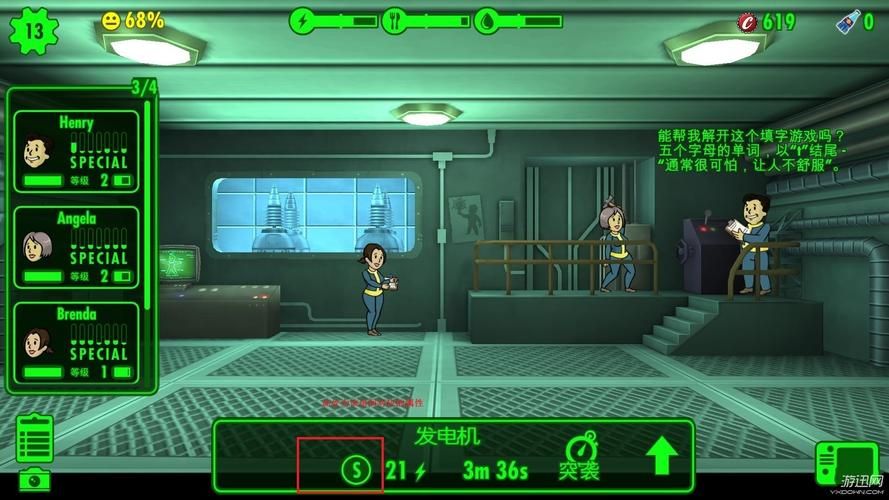
Task: Select Angela's dweller card
Action: click(76, 246)
